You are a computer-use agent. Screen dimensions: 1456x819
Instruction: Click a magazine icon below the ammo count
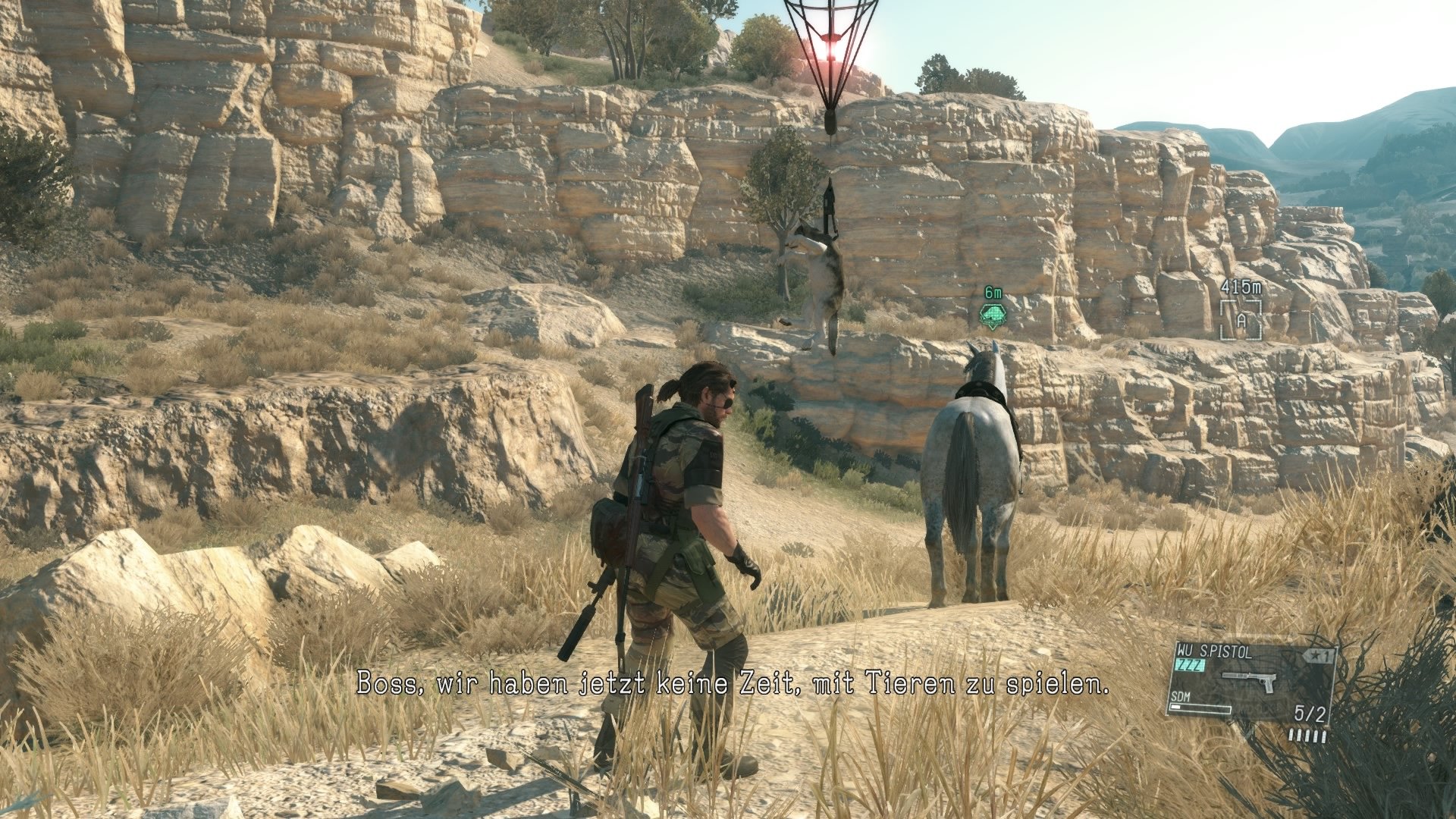(1307, 737)
